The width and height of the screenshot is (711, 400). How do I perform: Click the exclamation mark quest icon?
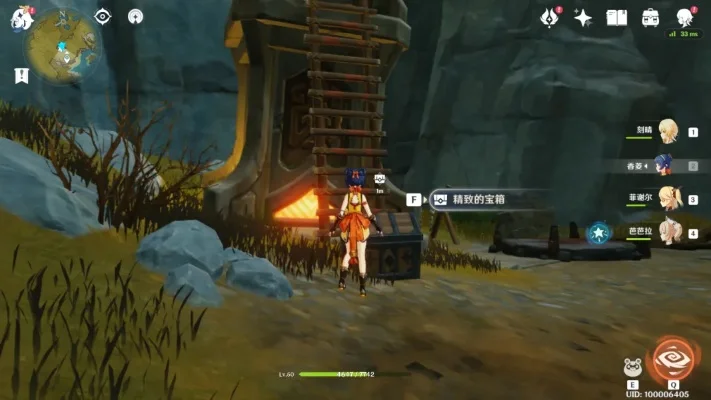point(21,75)
